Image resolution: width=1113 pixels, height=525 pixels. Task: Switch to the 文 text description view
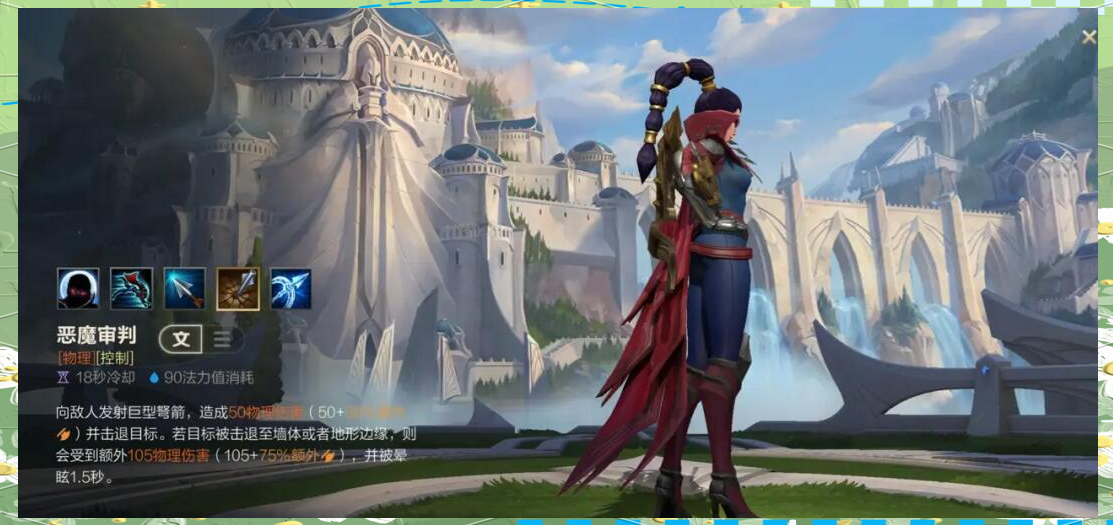click(181, 338)
